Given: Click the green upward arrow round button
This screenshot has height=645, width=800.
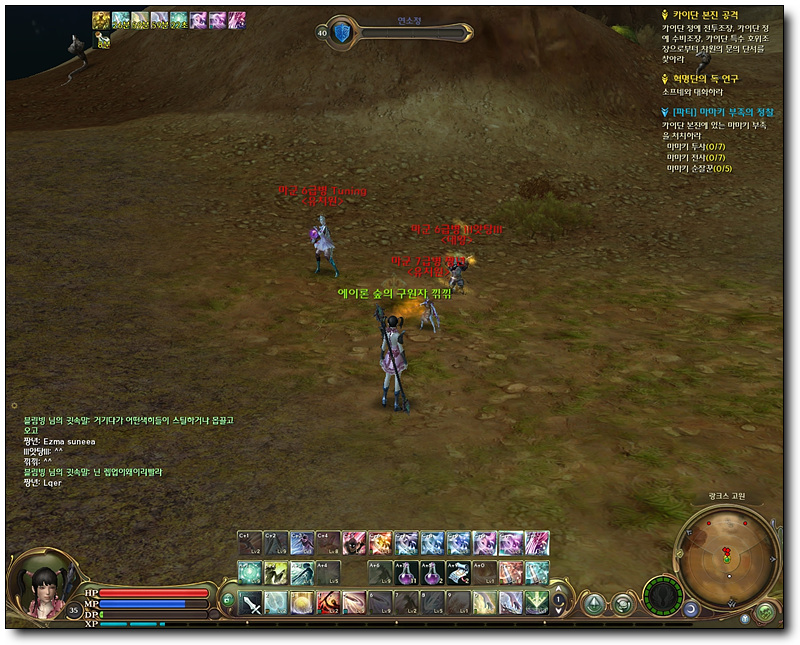Looking at the screenshot, I should point(594,603).
